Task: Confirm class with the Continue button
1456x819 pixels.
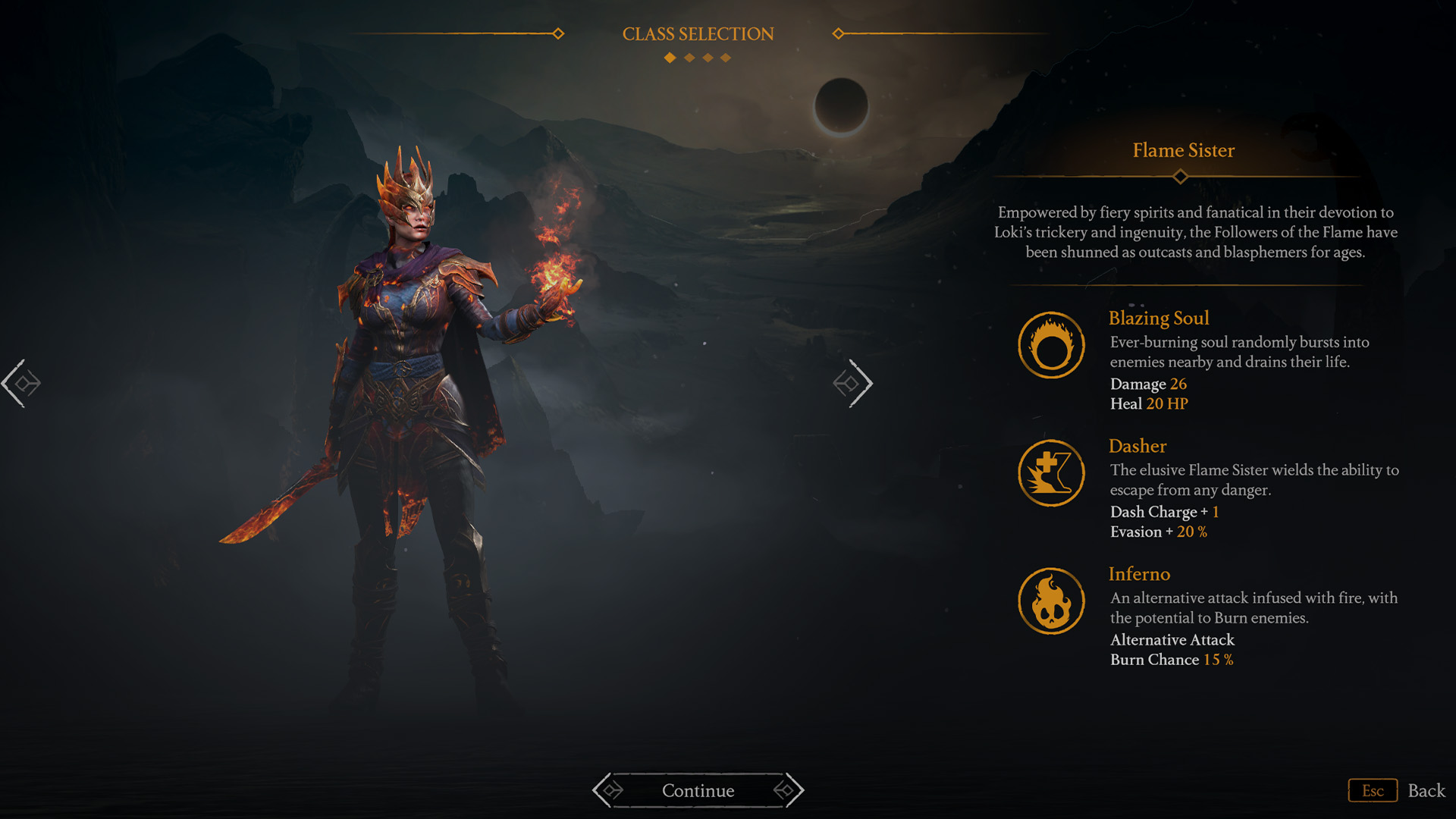Action: (698, 790)
